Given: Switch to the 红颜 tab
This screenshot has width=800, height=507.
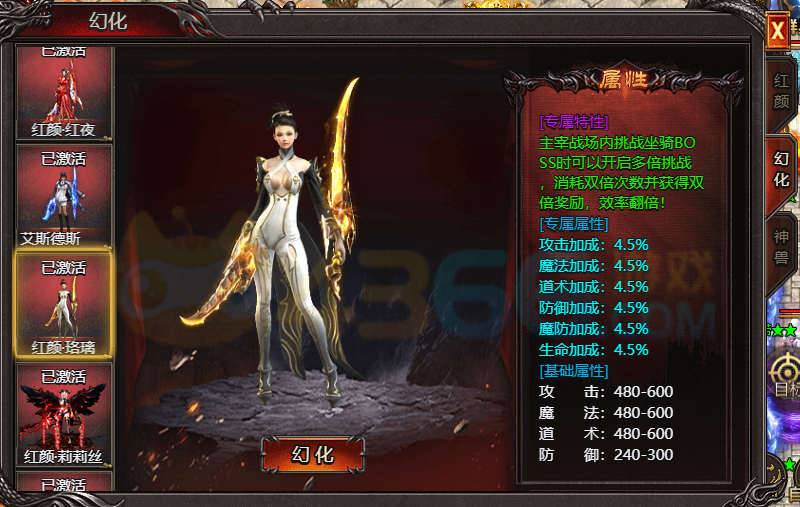Looking at the screenshot, I should pyautogui.click(x=781, y=90).
